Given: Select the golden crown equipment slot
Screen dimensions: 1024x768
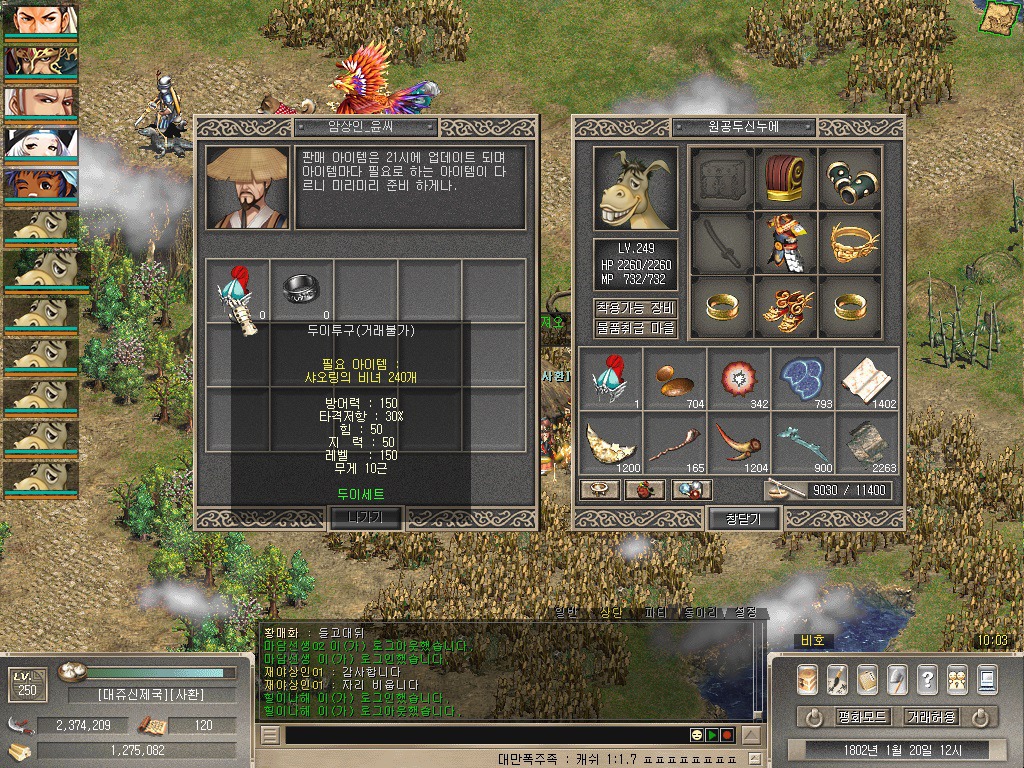Looking at the screenshot, I should (x=850, y=241).
